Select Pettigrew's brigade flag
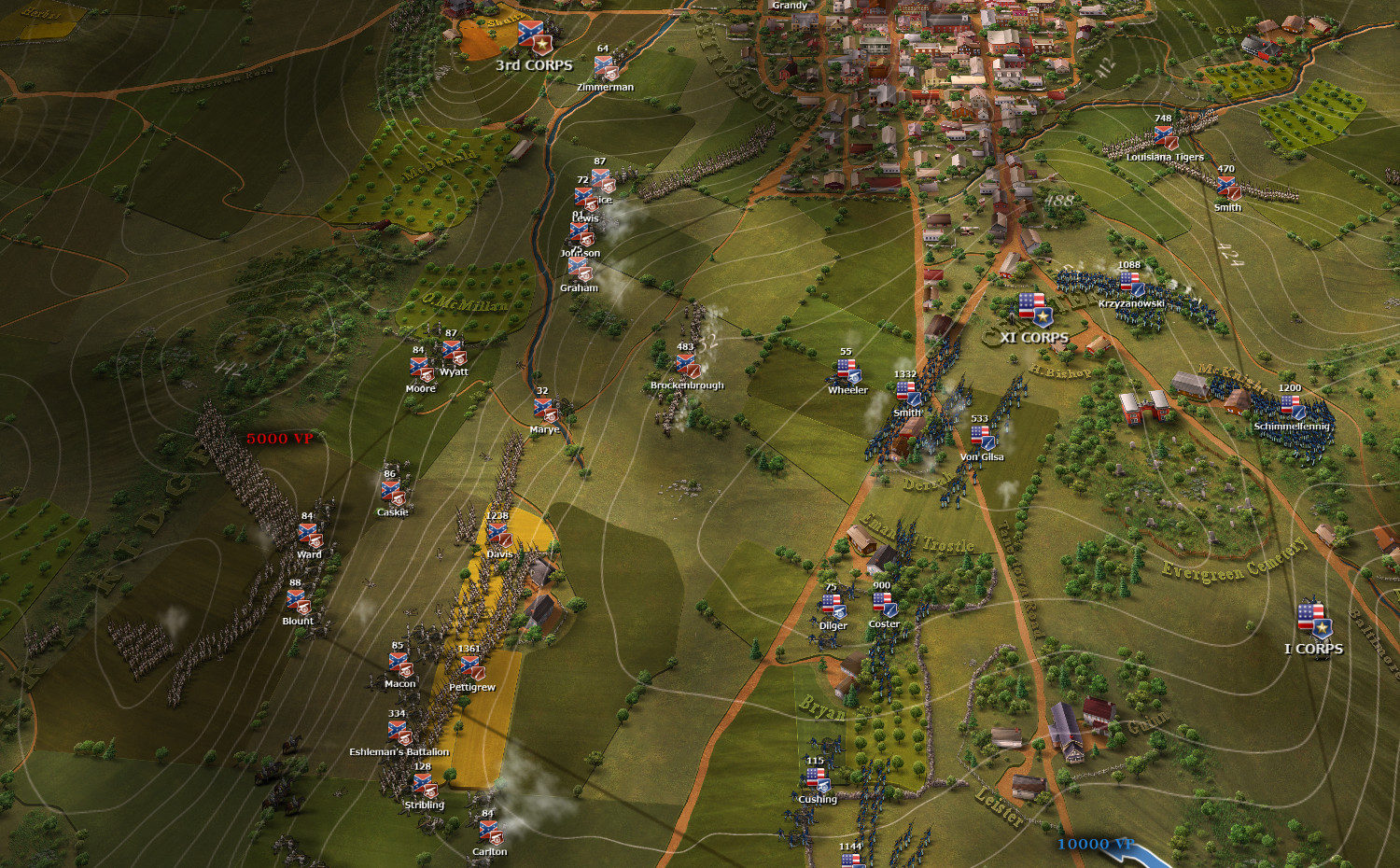1400x868 pixels. (470, 668)
